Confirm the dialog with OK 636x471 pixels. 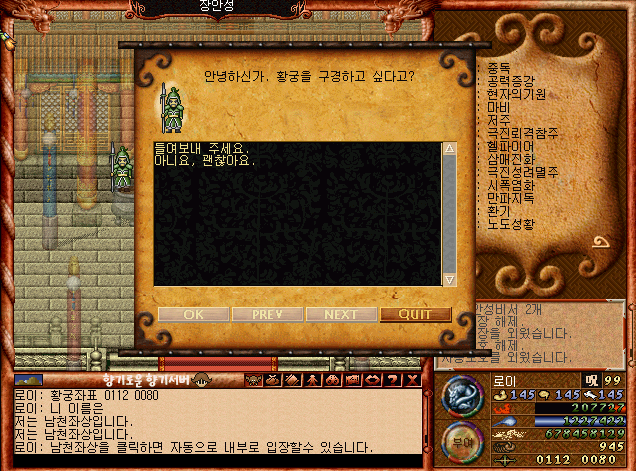(193, 314)
